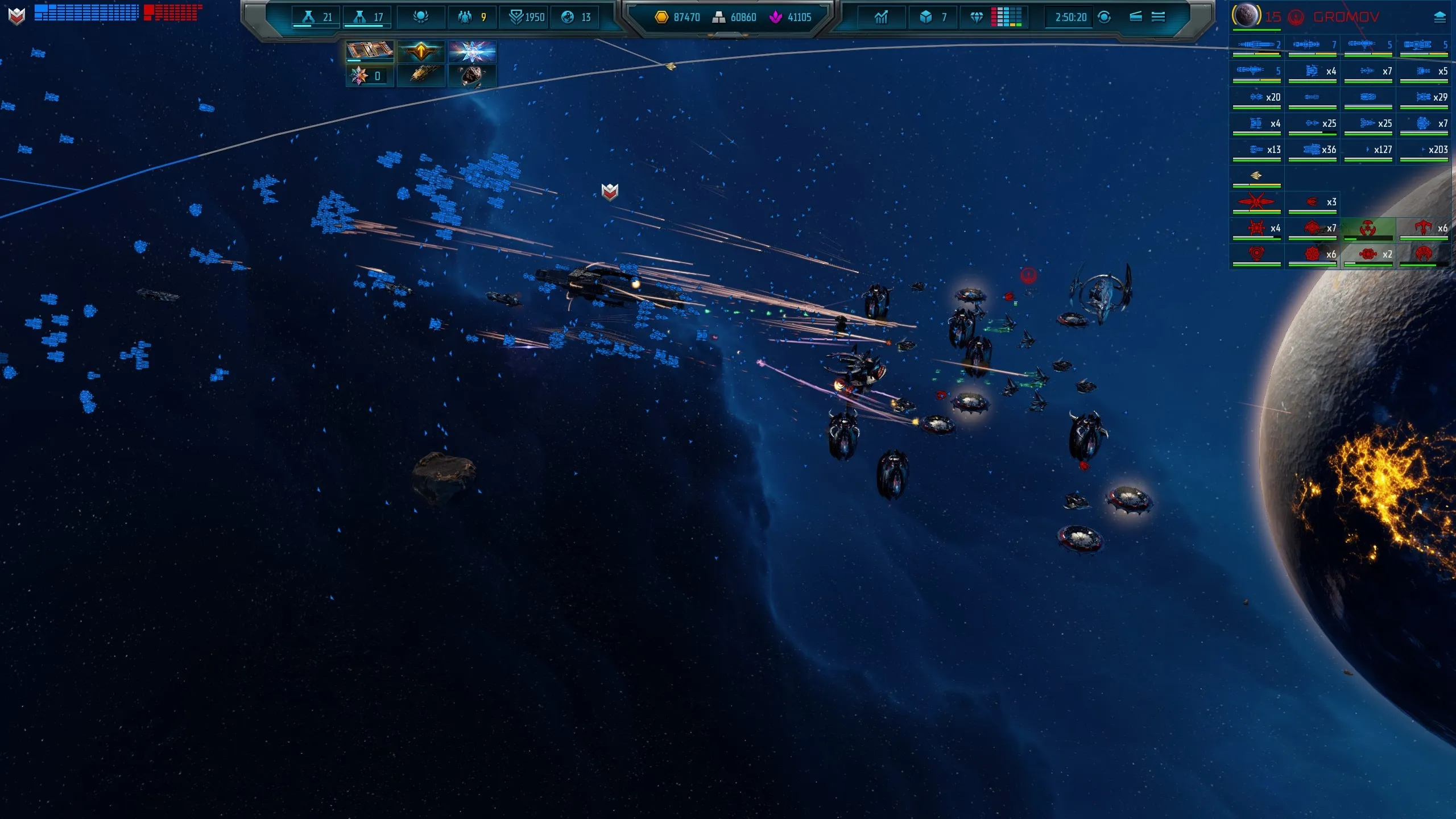Collapse the Gromov planet panel arrow
1456x819 pixels.
tap(1440, 17)
